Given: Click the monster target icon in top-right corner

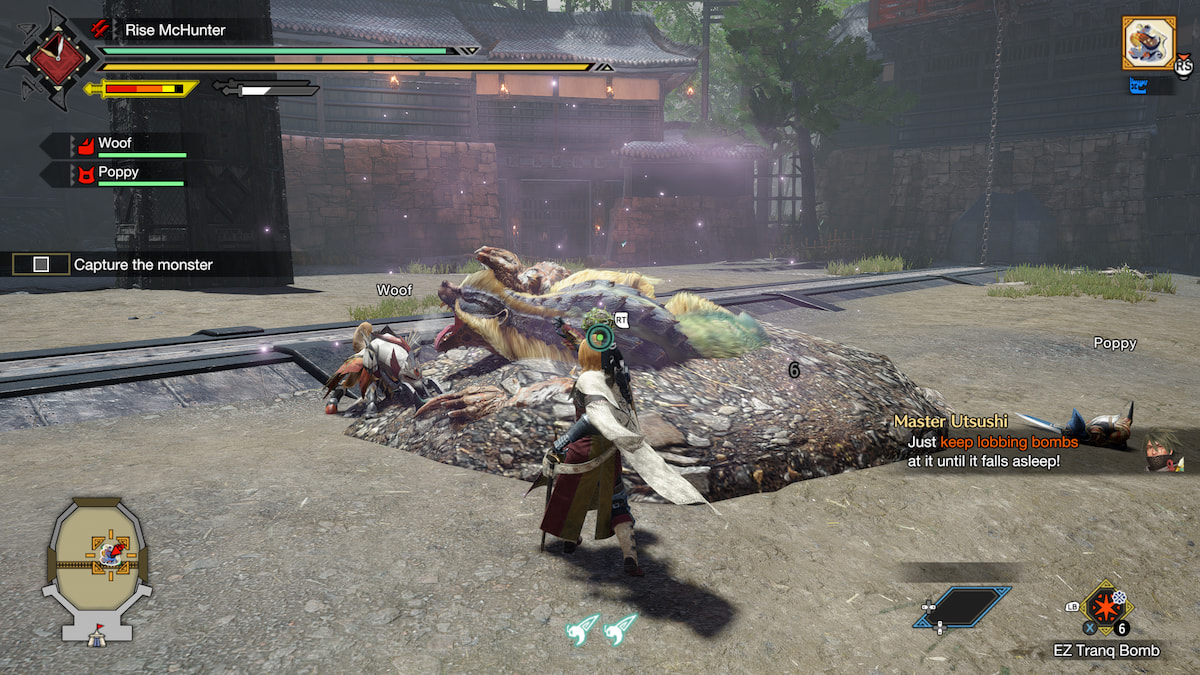Looking at the screenshot, I should coord(1148,43).
